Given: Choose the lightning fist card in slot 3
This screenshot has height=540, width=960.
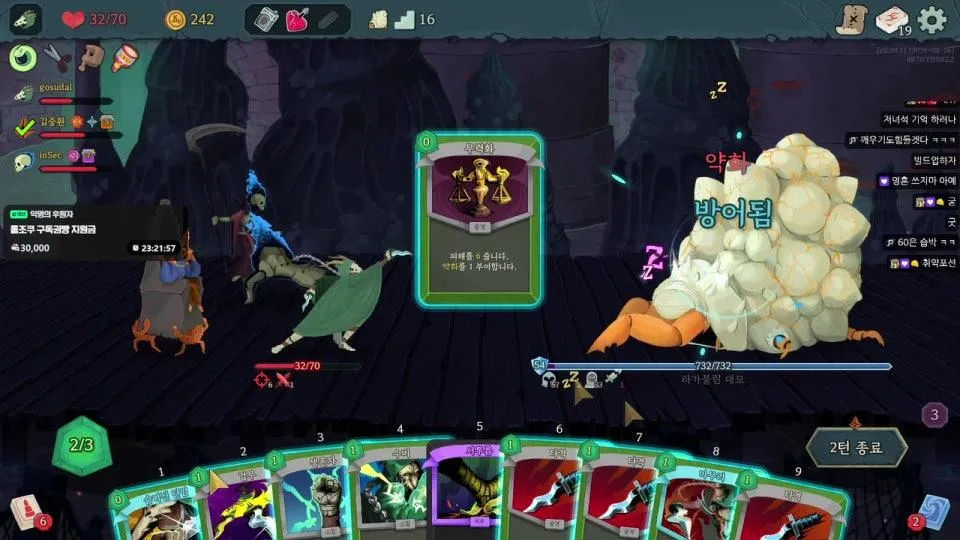Looking at the screenshot, I should [315, 497].
